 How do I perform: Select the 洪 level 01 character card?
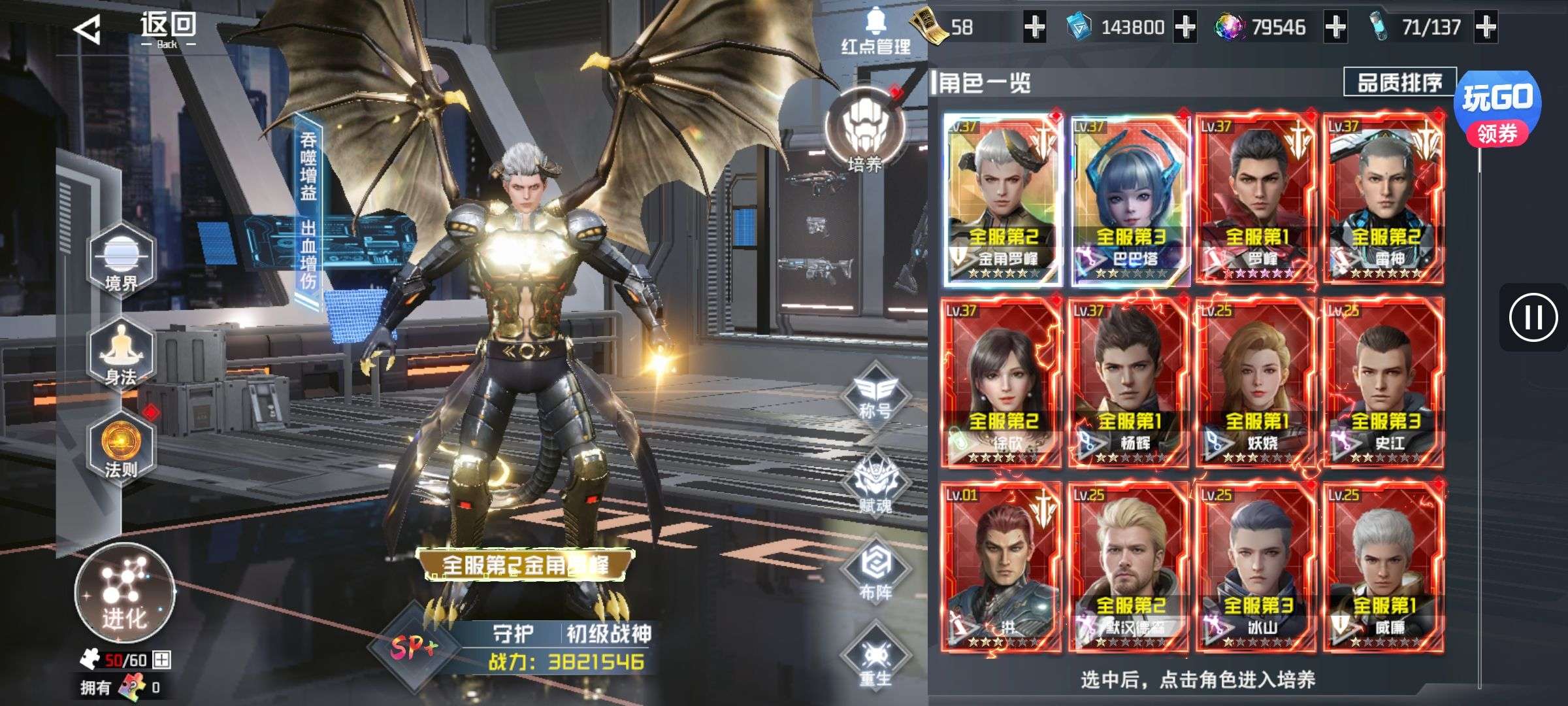point(1001,567)
